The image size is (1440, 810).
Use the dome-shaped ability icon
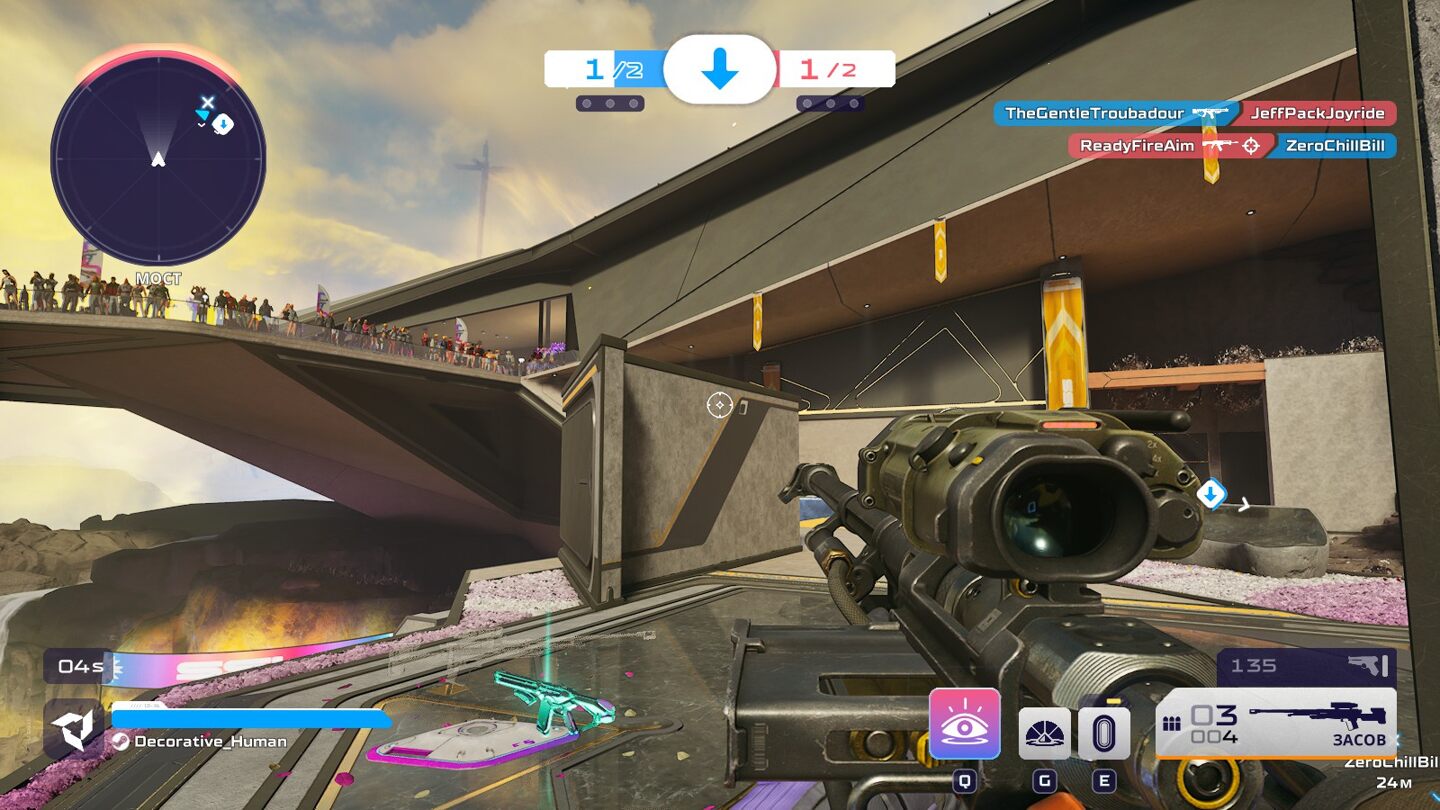click(x=1044, y=733)
